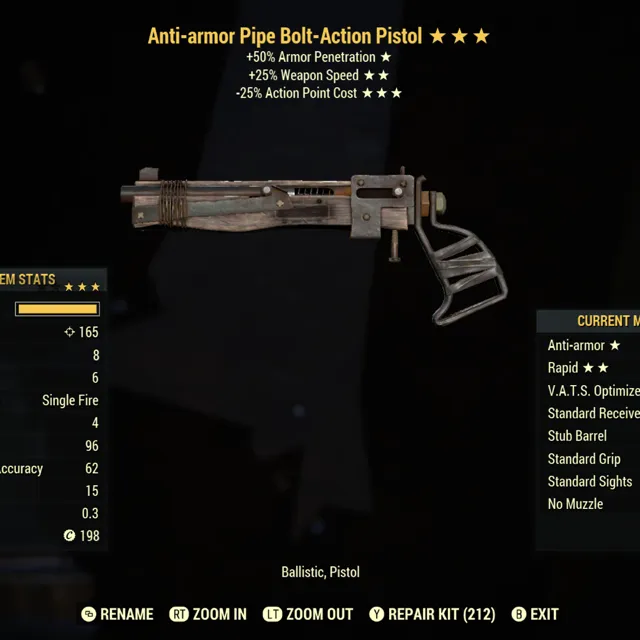Select the Anti-armor row in the mods list

coord(584,345)
